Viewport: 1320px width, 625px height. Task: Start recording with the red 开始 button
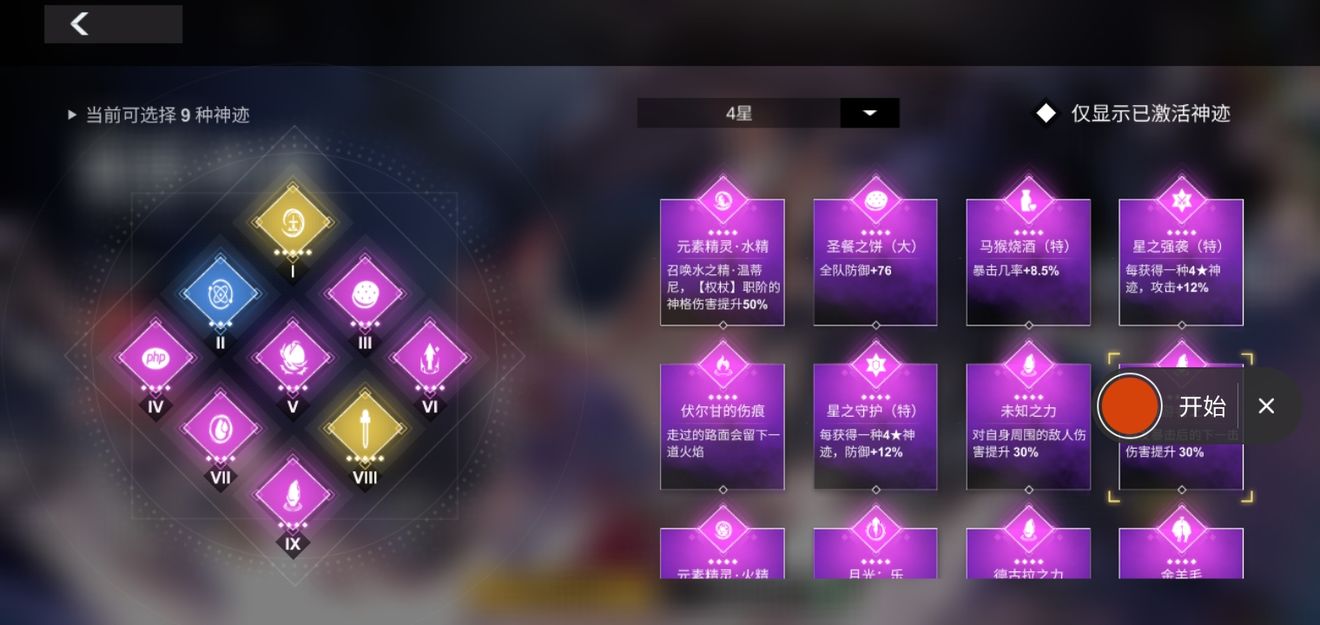point(1129,406)
